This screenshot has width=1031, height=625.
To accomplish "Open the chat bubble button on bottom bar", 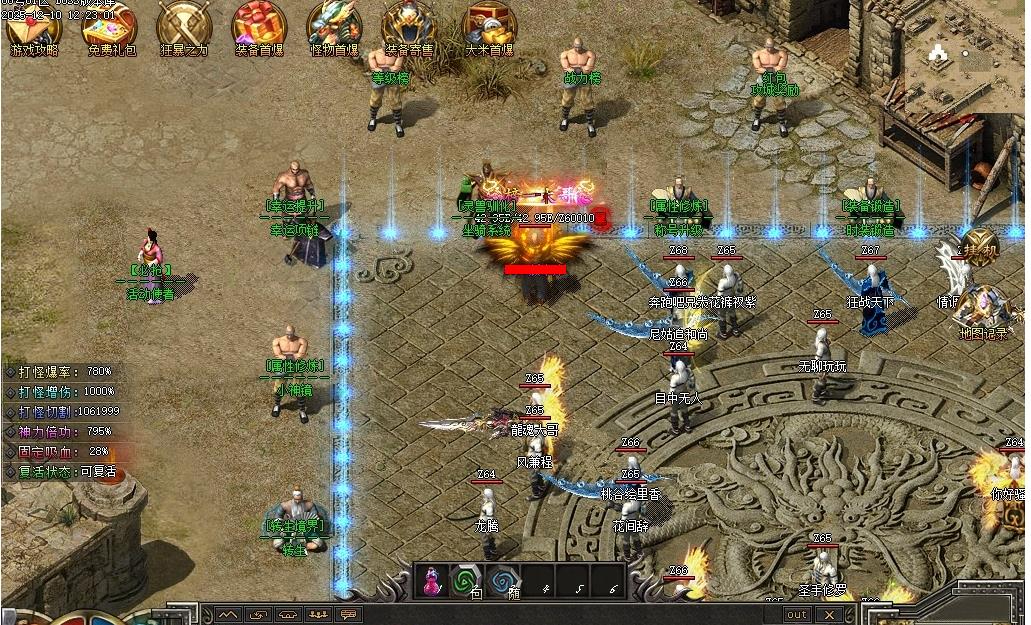I will pos(348,614).
